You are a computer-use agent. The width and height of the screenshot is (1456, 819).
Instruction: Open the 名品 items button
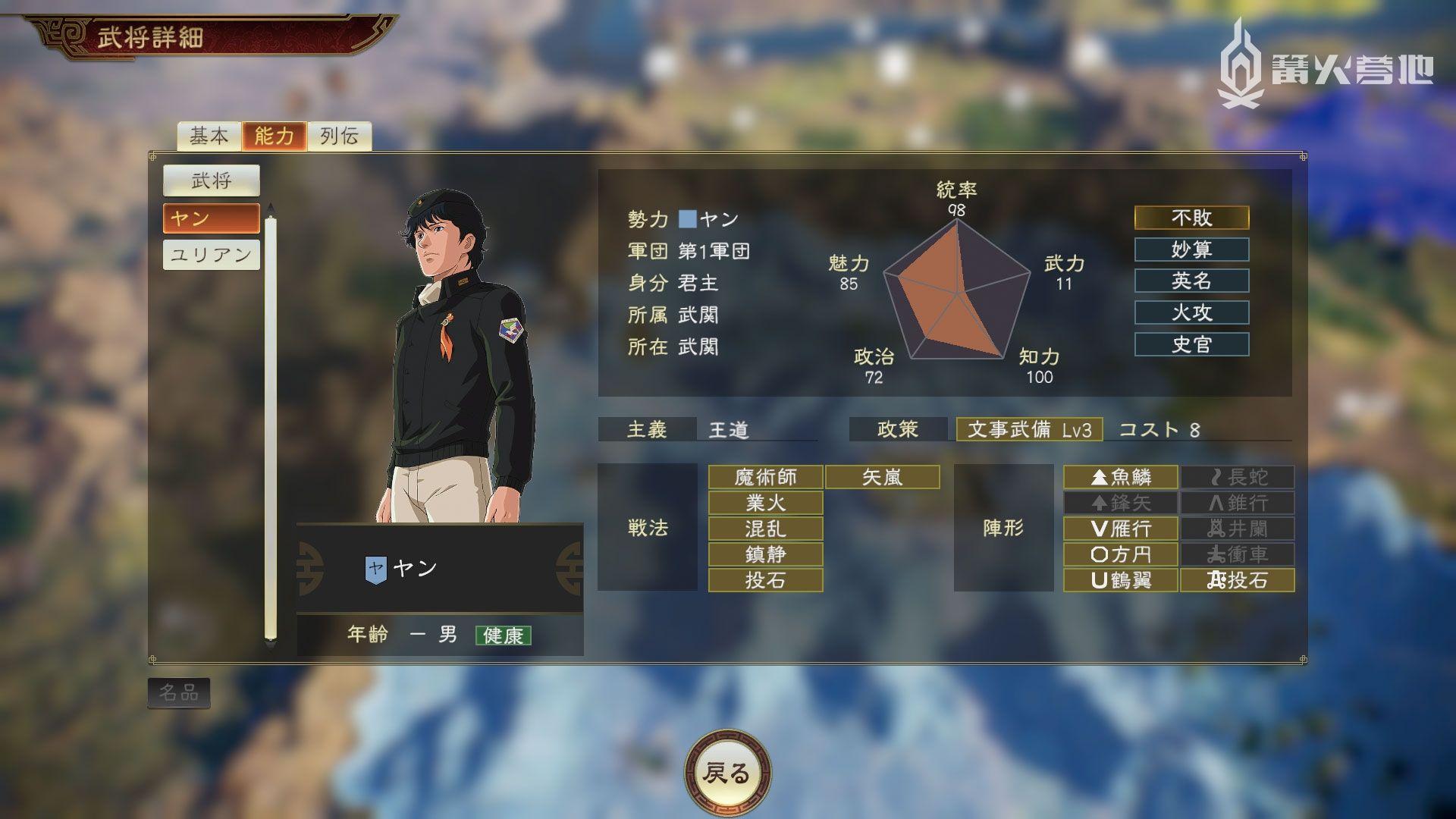[178, 693]
